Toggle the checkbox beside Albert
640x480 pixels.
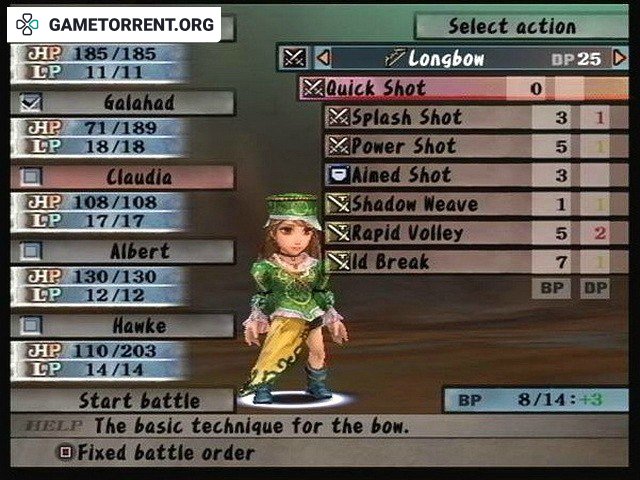point(31,251)
